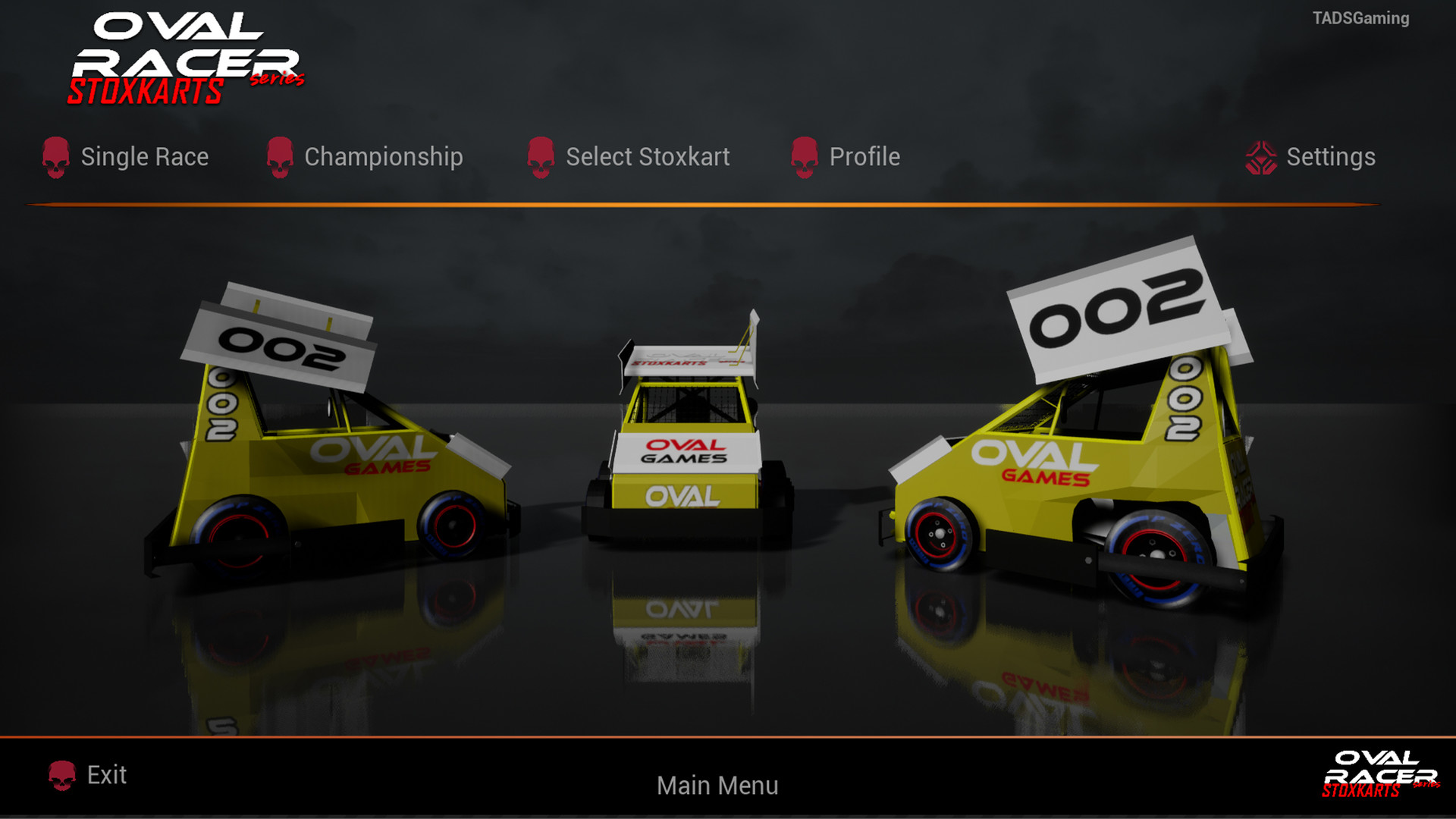
Task: Open the Single Race menu
Action: pos(146,157)
